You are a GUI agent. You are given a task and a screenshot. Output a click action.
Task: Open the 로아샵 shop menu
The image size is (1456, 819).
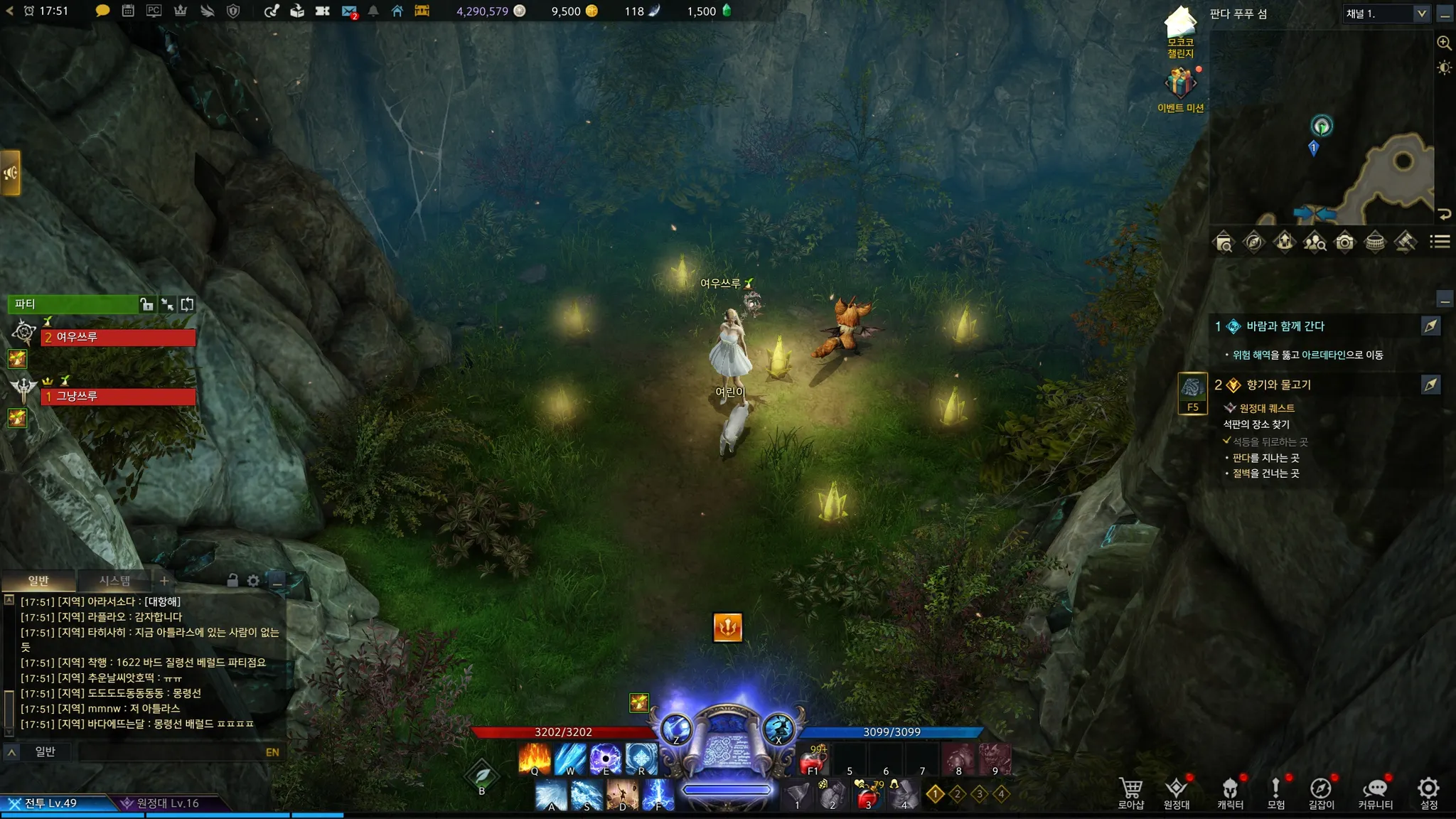1130,792
